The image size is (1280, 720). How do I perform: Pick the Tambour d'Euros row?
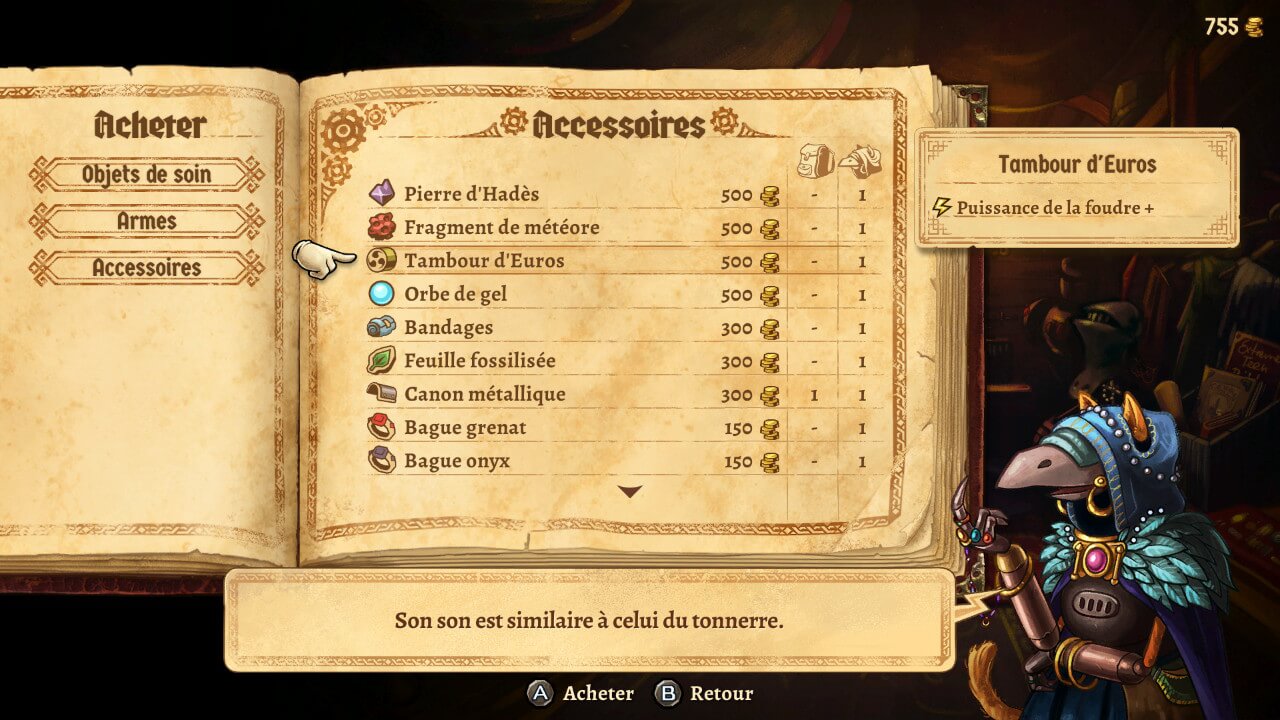point(484,261)
